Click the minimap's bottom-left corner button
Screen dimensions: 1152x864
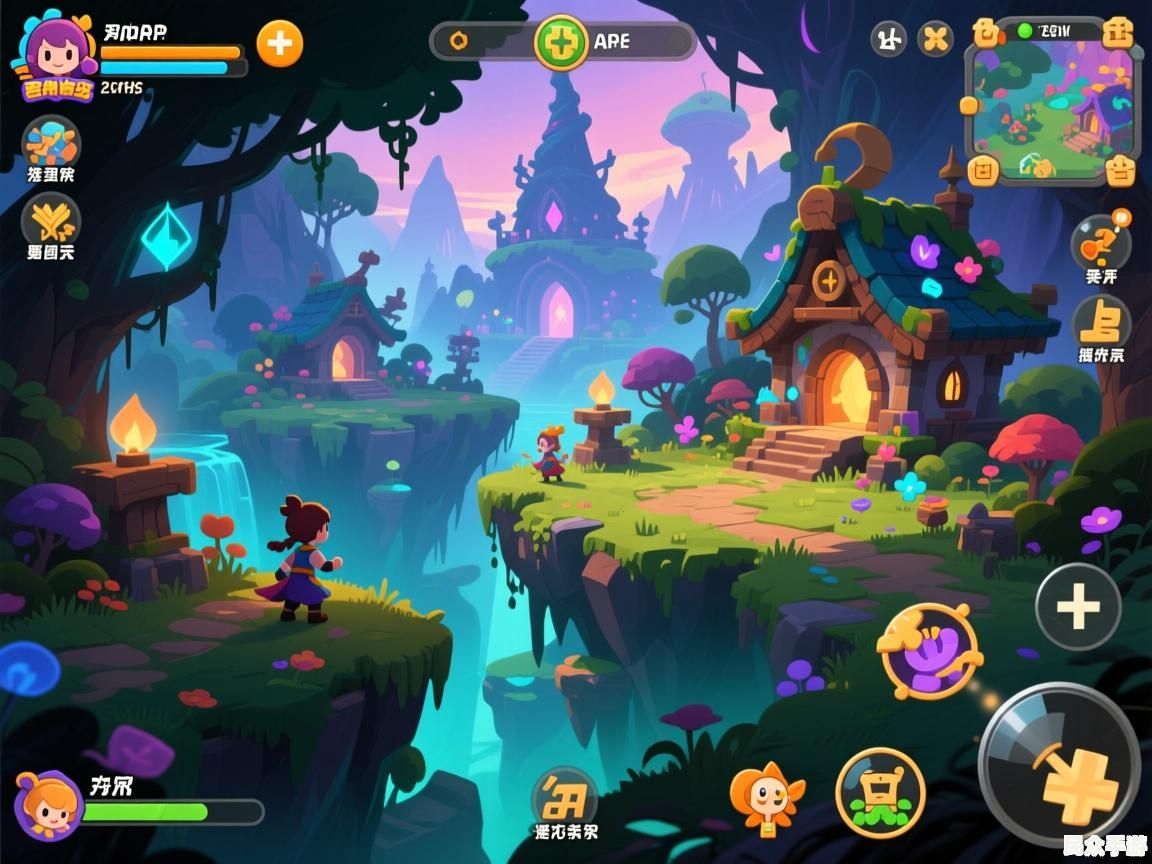click(x=985, y=170)
